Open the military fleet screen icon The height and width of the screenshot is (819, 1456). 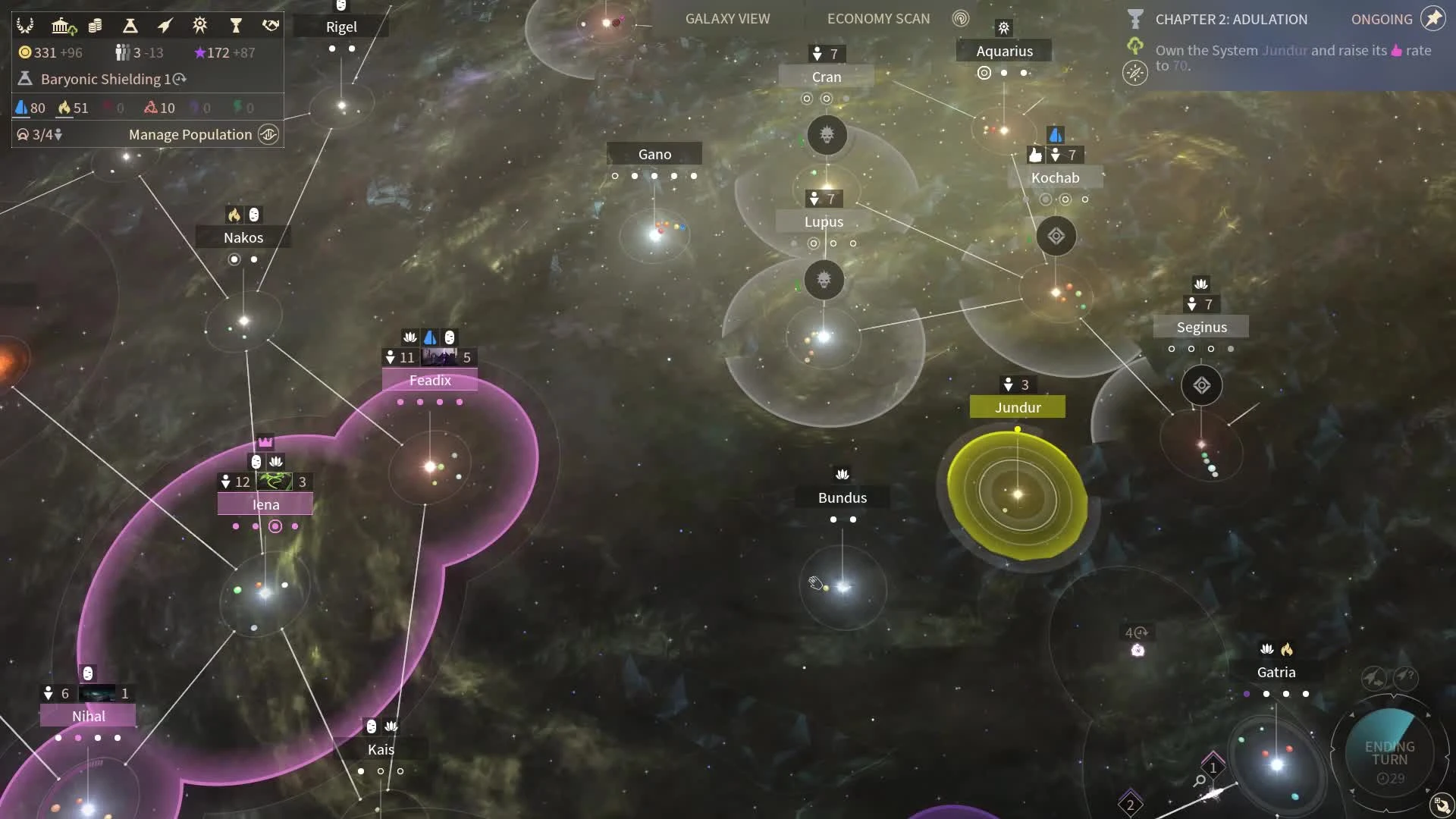165,25
